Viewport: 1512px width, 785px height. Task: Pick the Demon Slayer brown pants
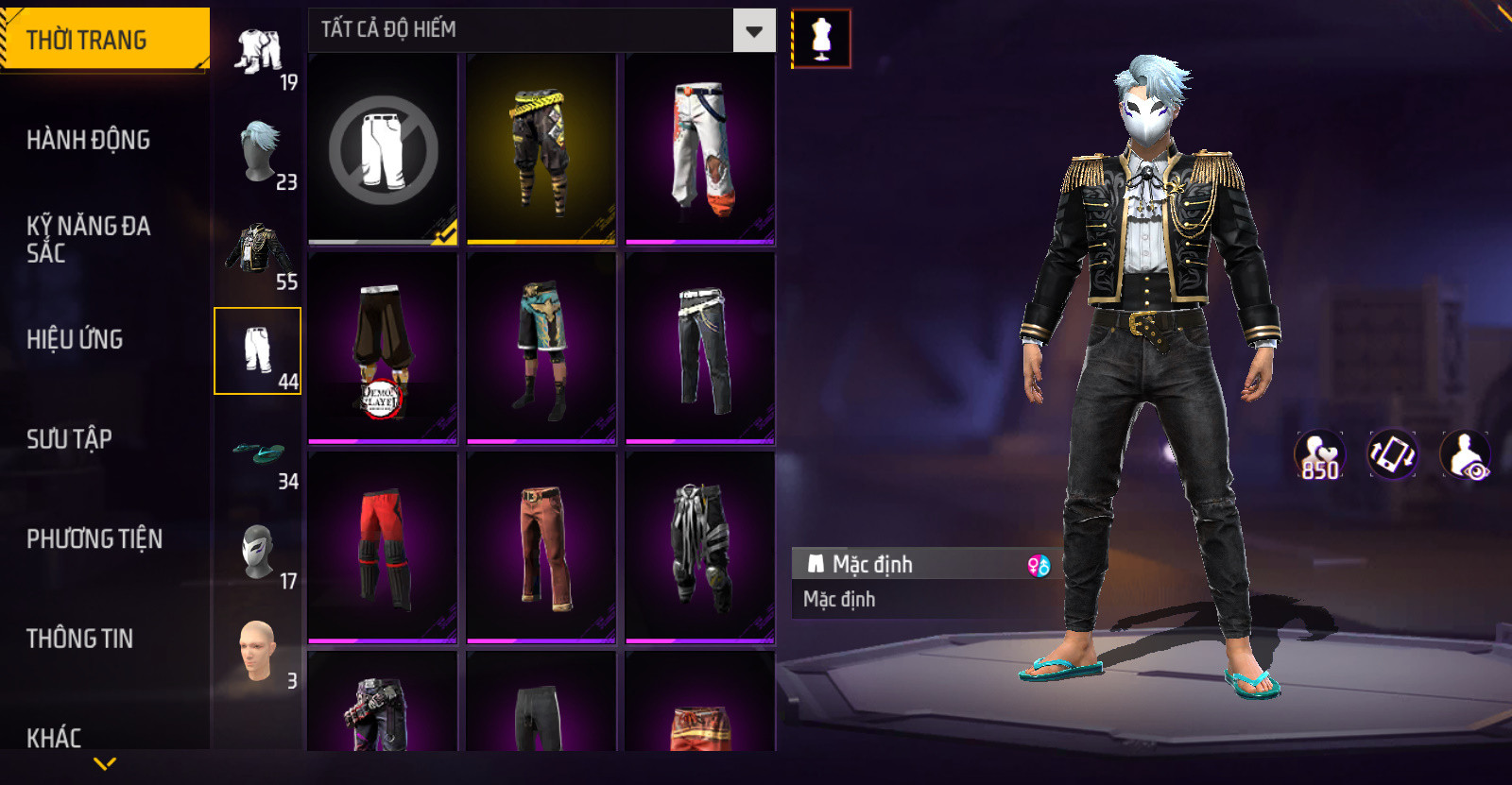click(x=383, y=349)
